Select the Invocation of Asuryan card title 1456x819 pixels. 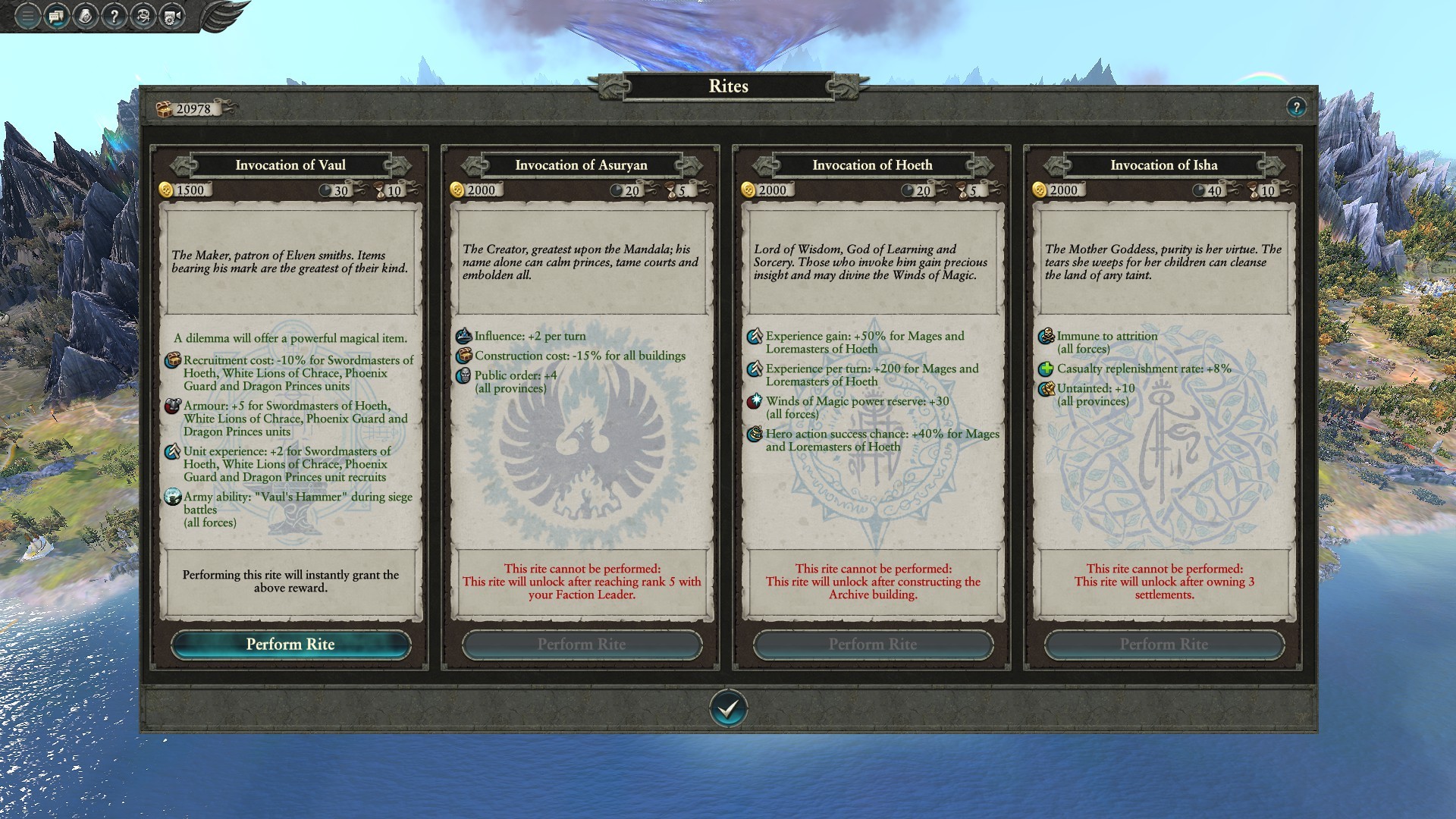pyautogui.click(x=582, y=165)
